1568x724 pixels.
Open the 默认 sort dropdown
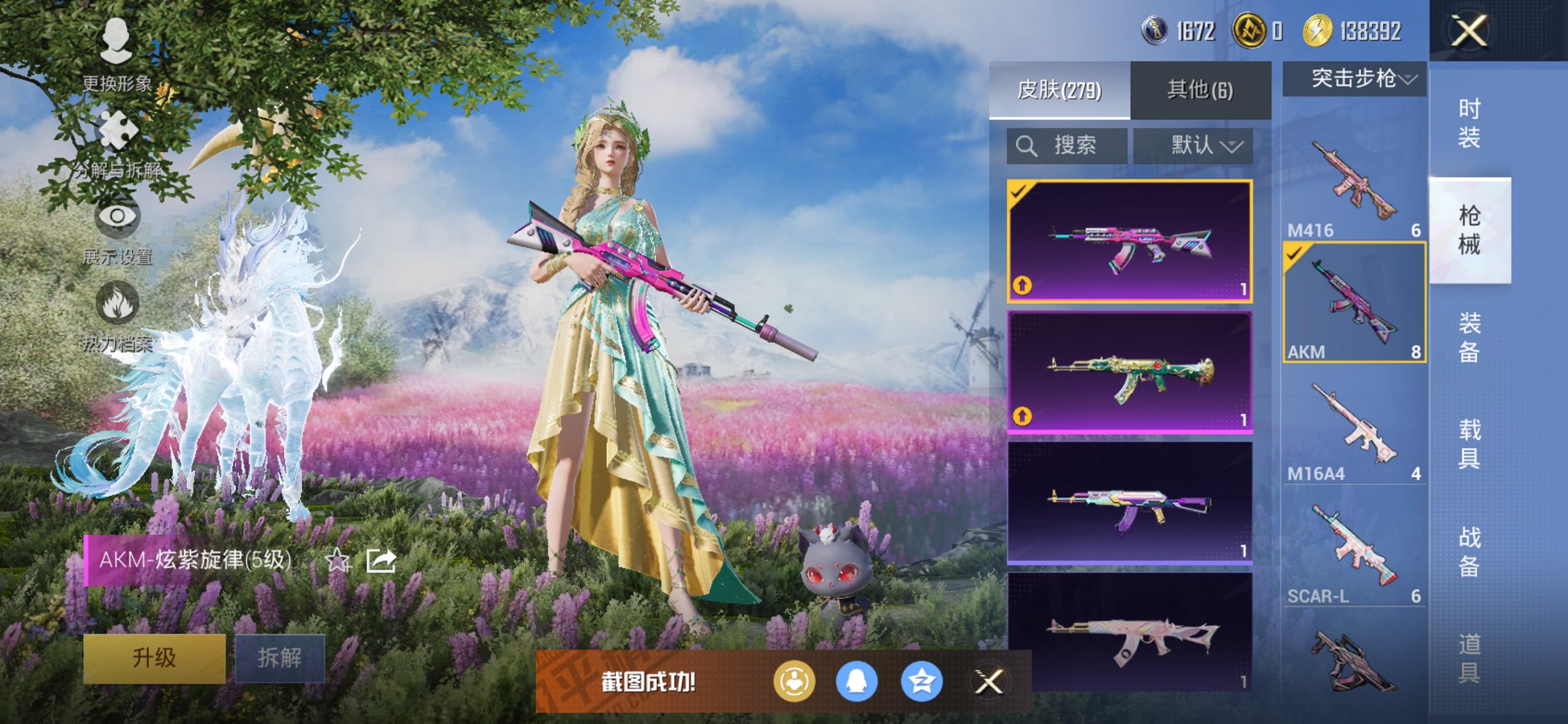[x=1194, y=146]
